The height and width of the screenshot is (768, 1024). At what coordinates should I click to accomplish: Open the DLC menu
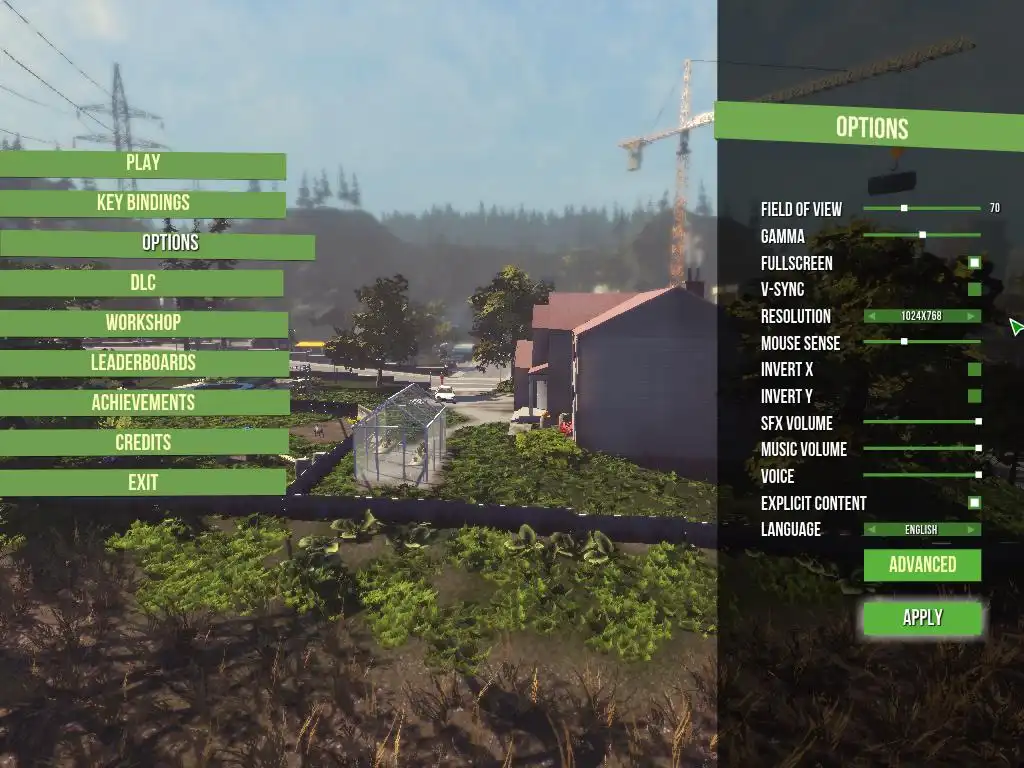pos(143,283)
